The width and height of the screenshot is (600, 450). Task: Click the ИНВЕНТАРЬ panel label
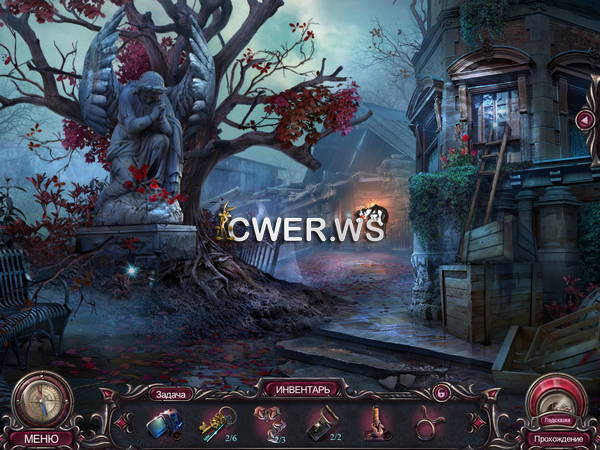pyautogui.click(x=299, y=387)
